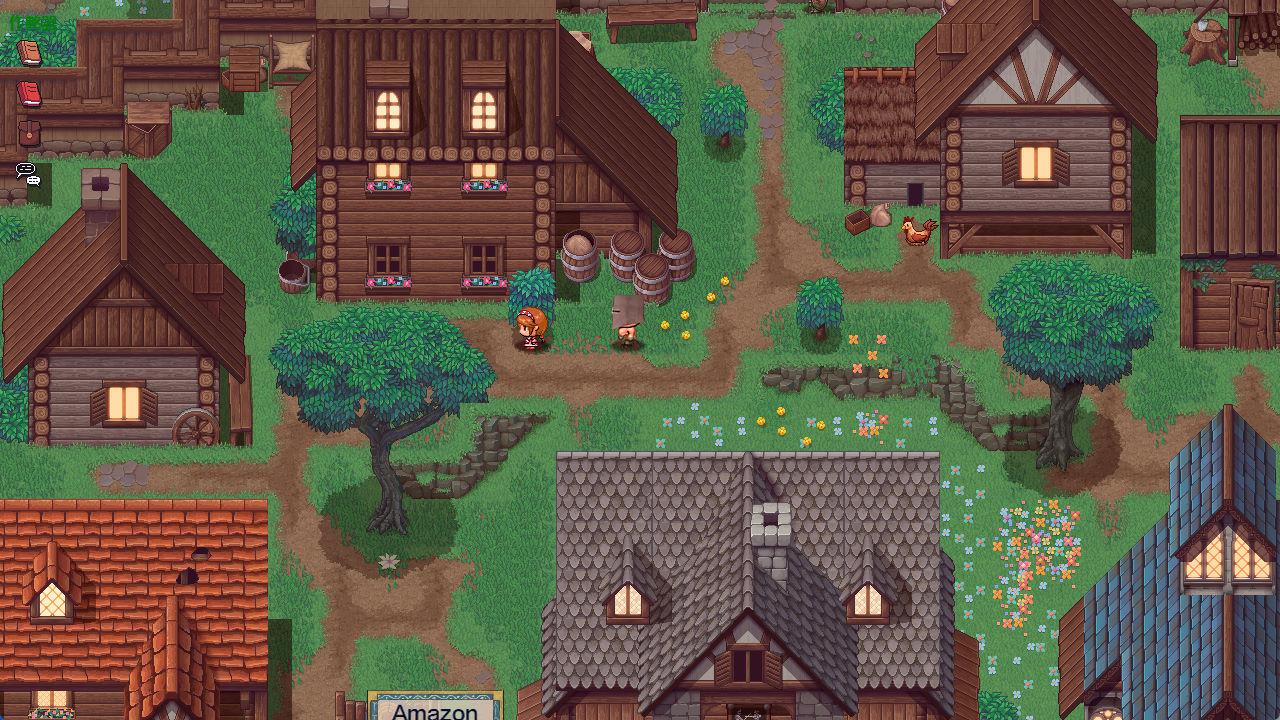Screen dimensions: 1280x720
Task: Open the orange book icon
Action: coord(29,53)
